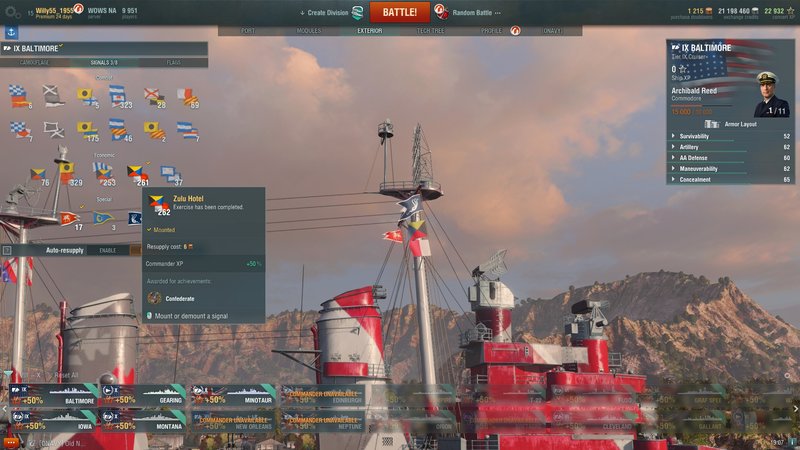Open the settings gear icon
Image resolution: width=800 pixels, height=450 pixels.
coord(11,13)
